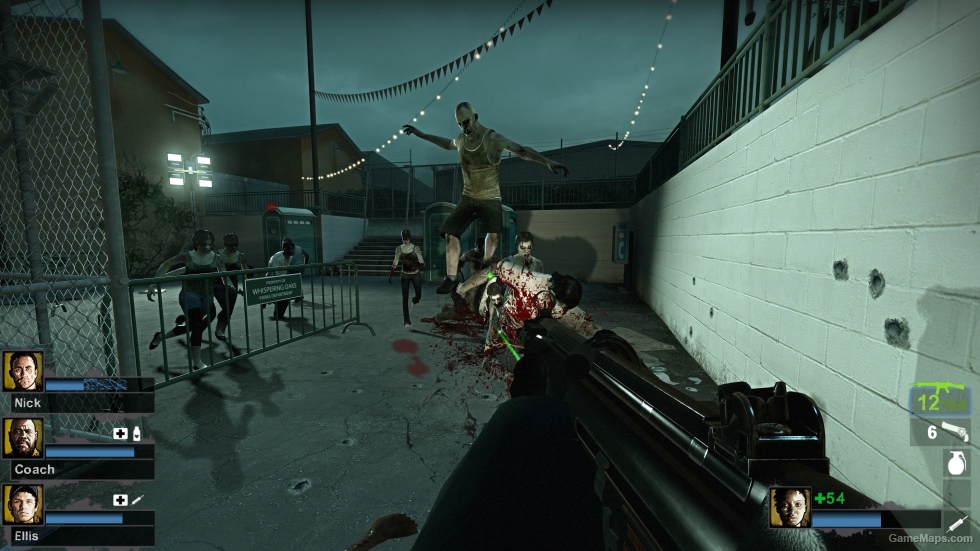Click your own survivor portrait
The width and height of the screenshot is (980, 551).
click(x=789, y=508)
